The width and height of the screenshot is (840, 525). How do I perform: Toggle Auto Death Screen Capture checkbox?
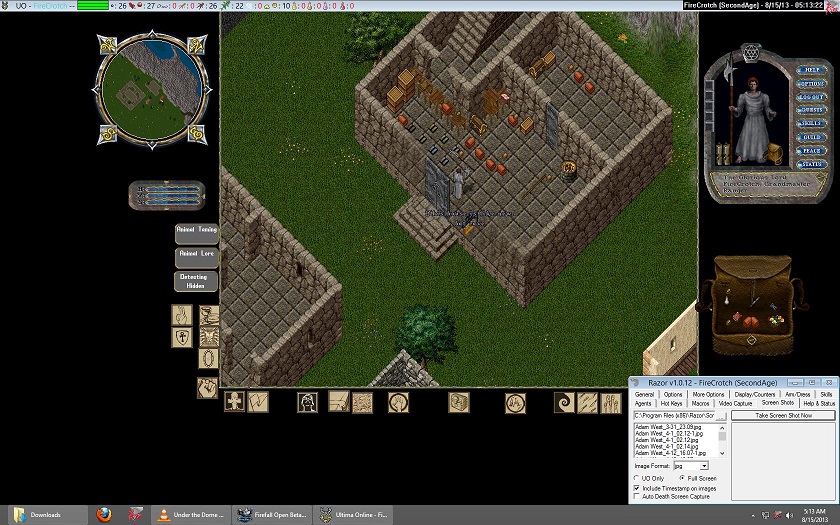638,496
